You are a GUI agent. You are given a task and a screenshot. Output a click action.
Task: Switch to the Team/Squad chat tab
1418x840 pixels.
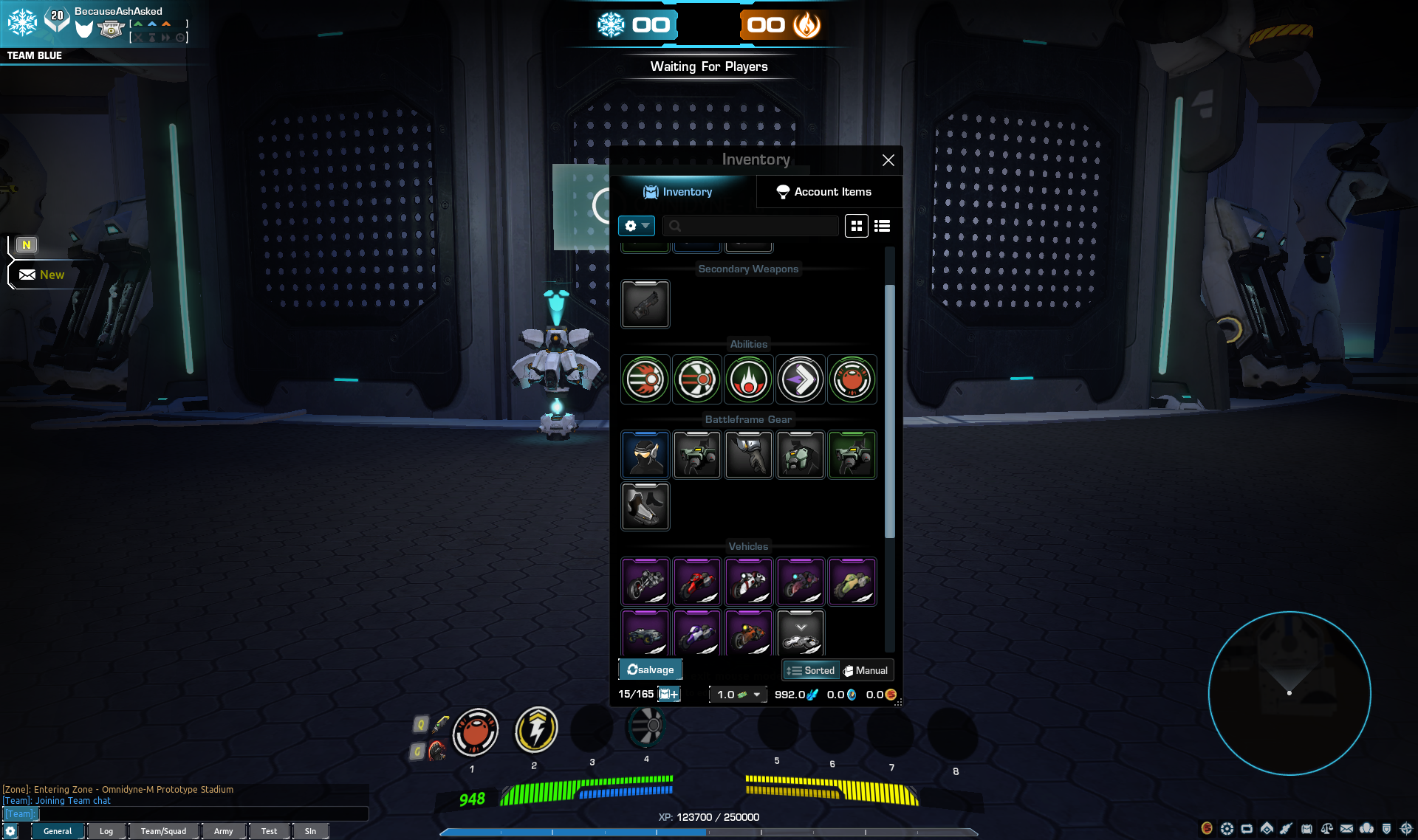[x=163, y=831]
